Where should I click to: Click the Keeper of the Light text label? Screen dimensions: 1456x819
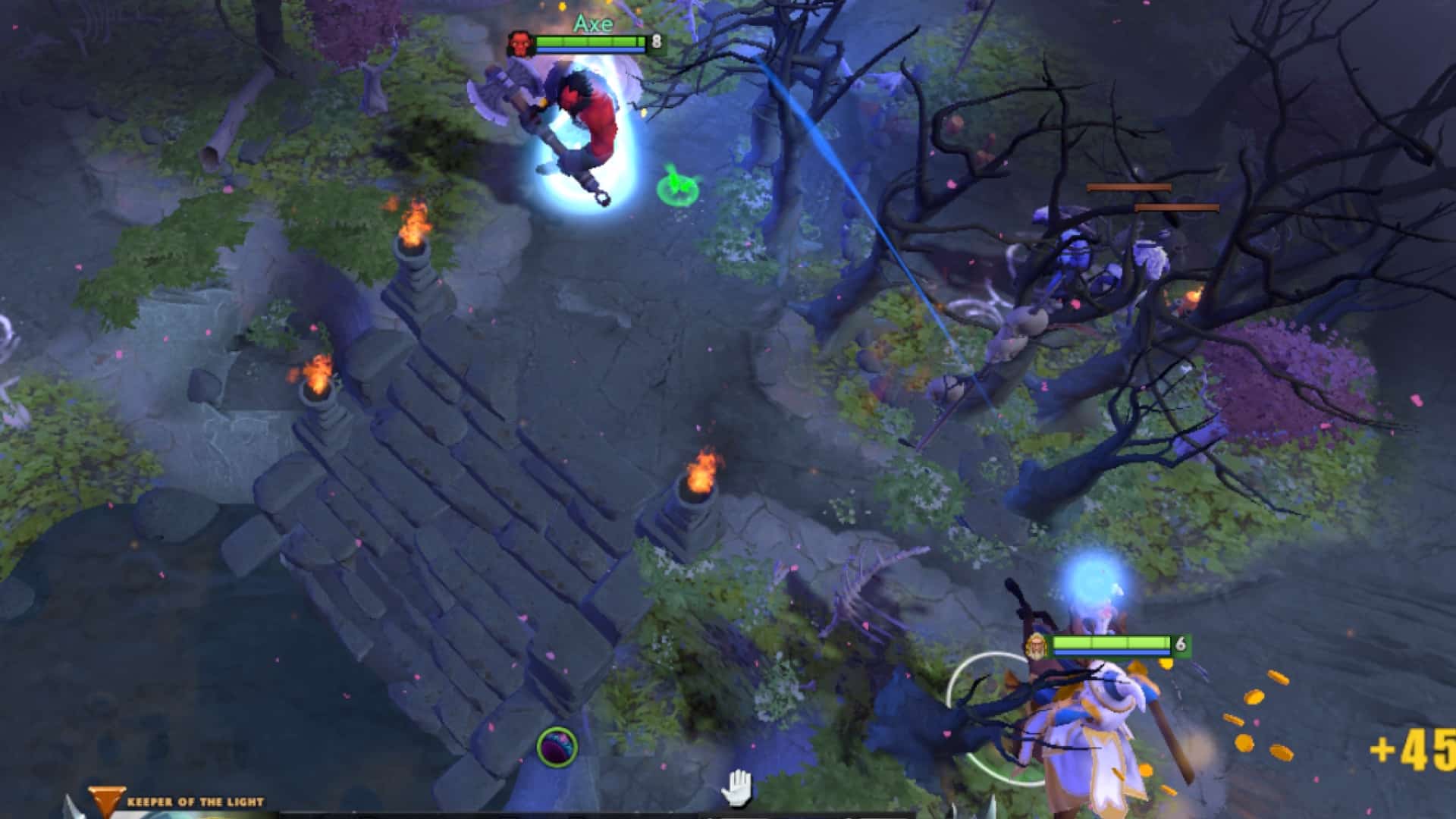[x=196, y=800]
